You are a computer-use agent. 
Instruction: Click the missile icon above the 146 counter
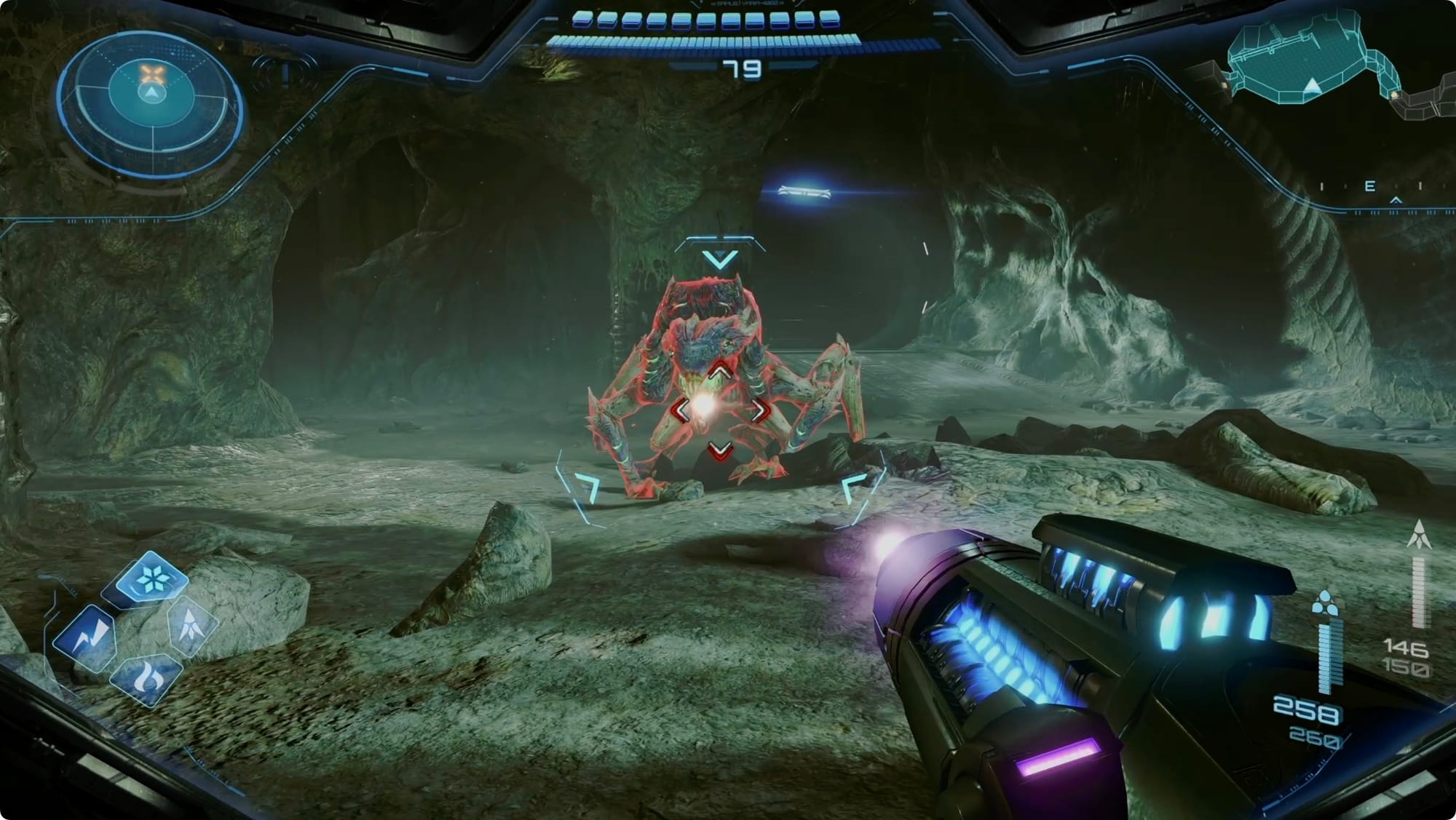click(1419, 535)
